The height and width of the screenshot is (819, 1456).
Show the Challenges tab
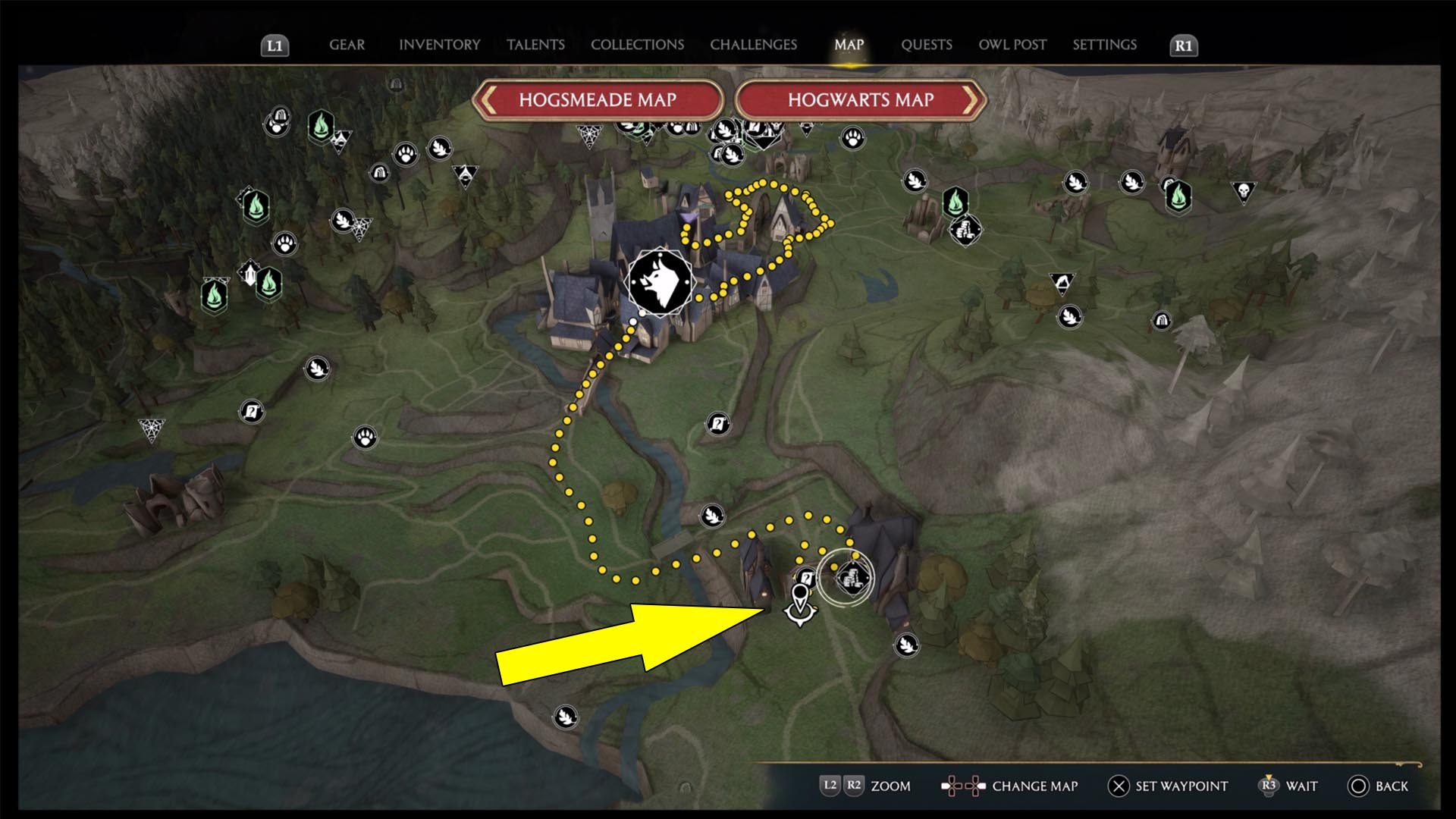(753, 45)
